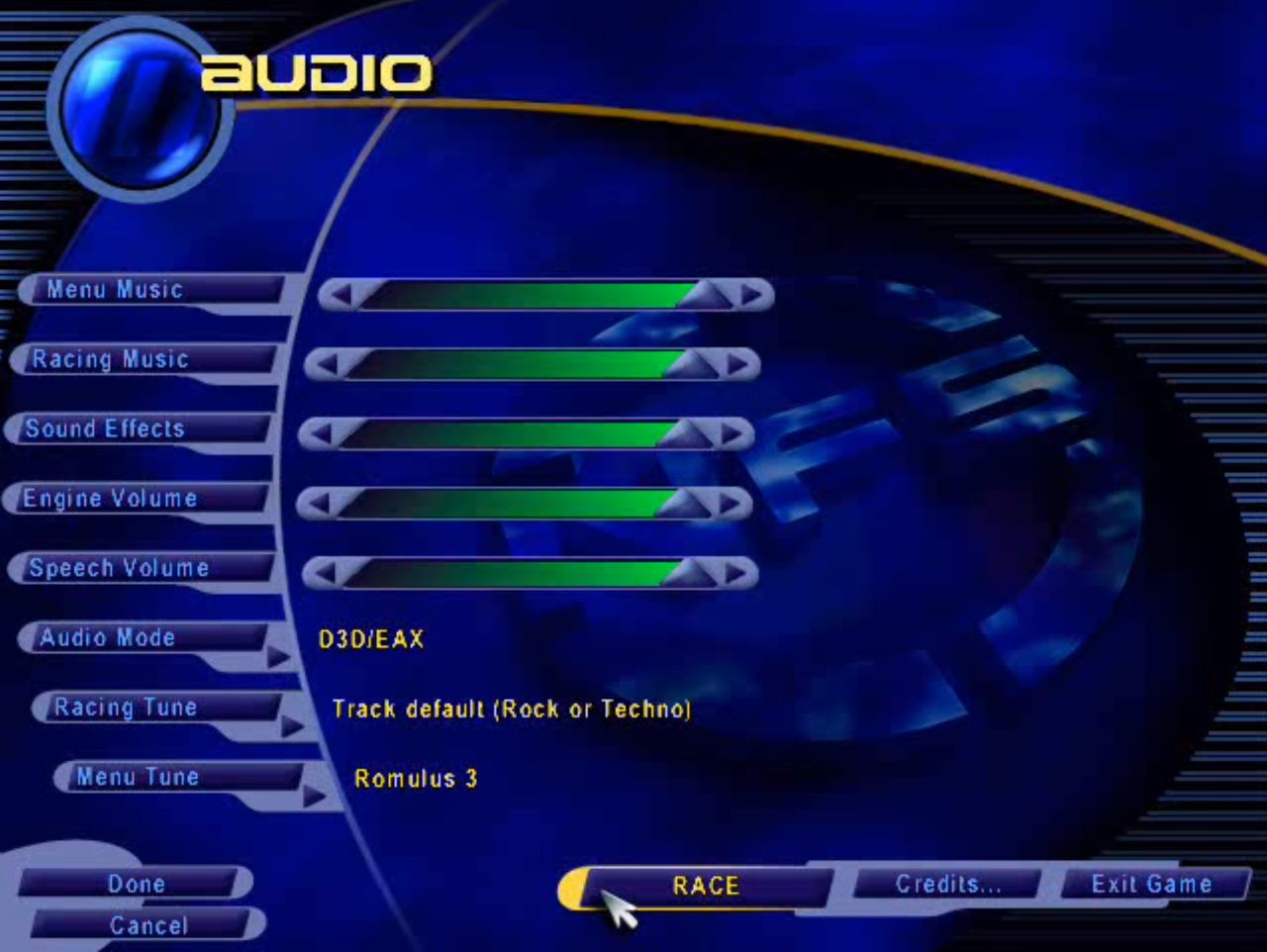Cancel the audio changes

(x=147, y=925)
